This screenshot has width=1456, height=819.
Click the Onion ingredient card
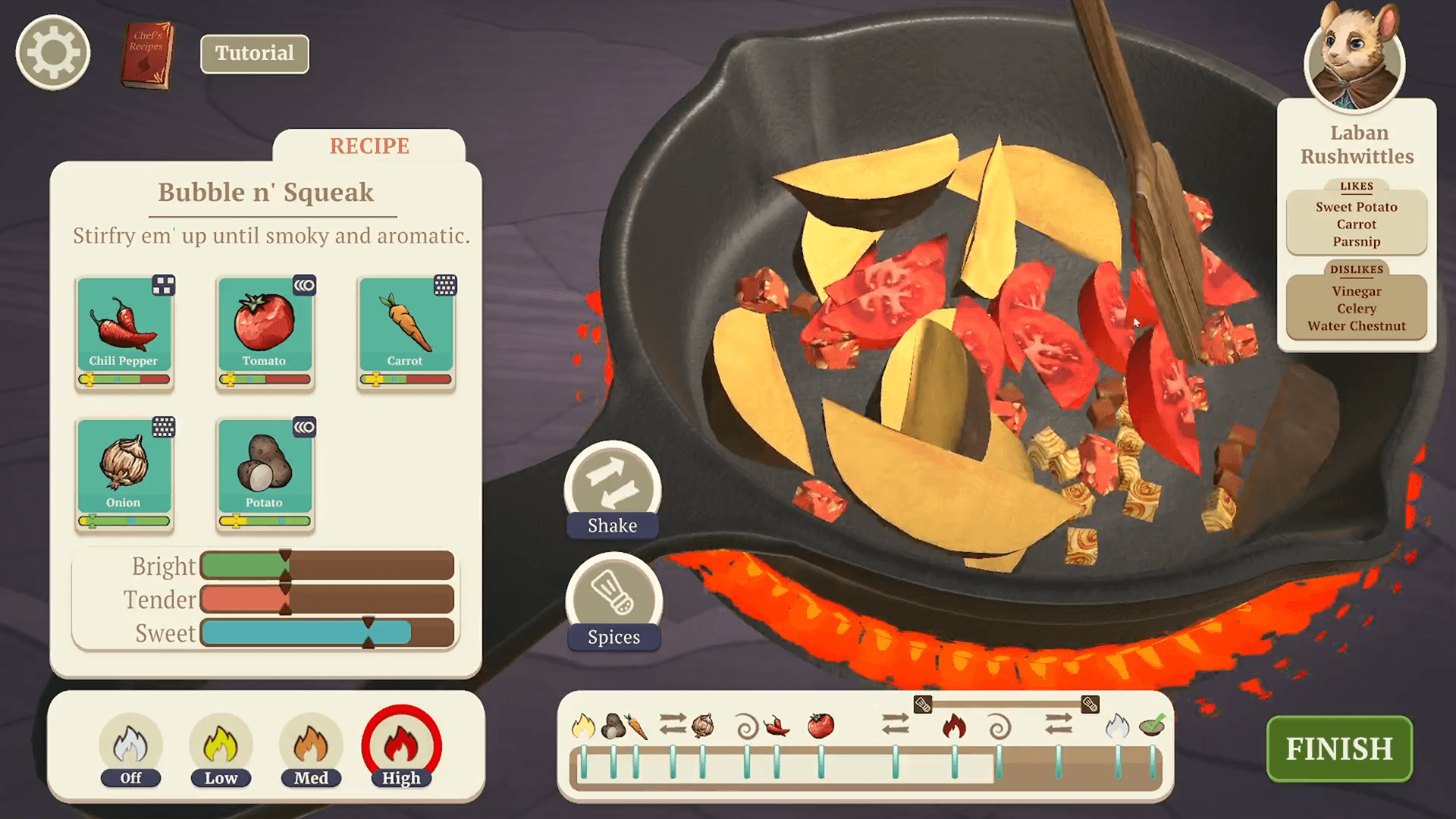(124, 473)
